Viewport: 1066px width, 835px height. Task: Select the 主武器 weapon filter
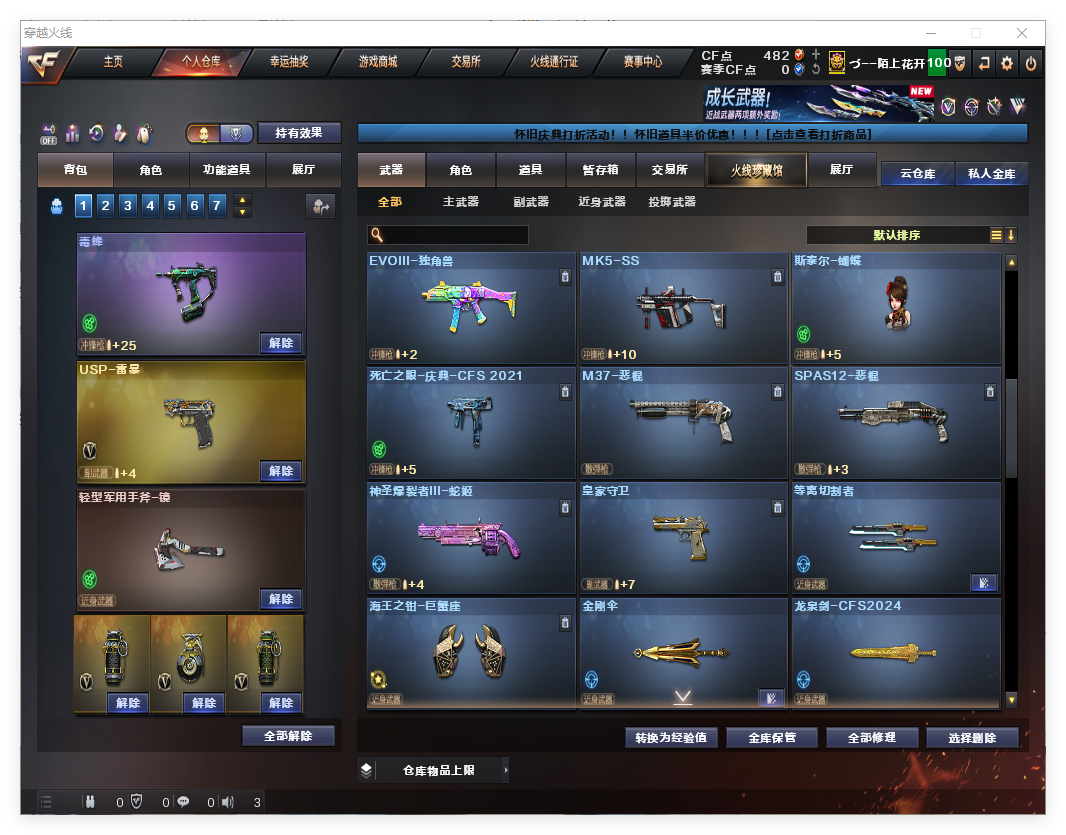pyautogui.click(x=460, y=202)
